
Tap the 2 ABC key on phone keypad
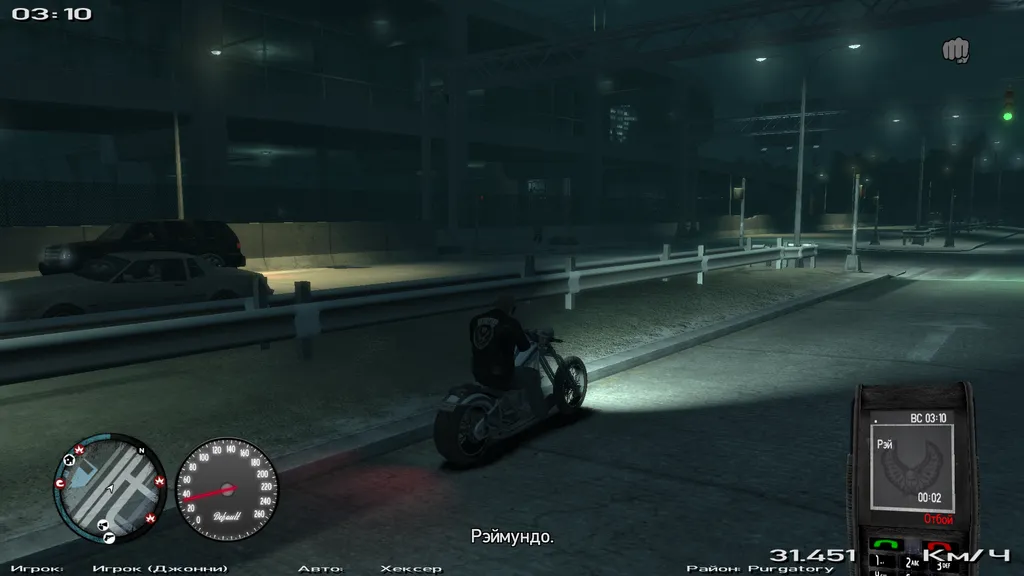911,564
